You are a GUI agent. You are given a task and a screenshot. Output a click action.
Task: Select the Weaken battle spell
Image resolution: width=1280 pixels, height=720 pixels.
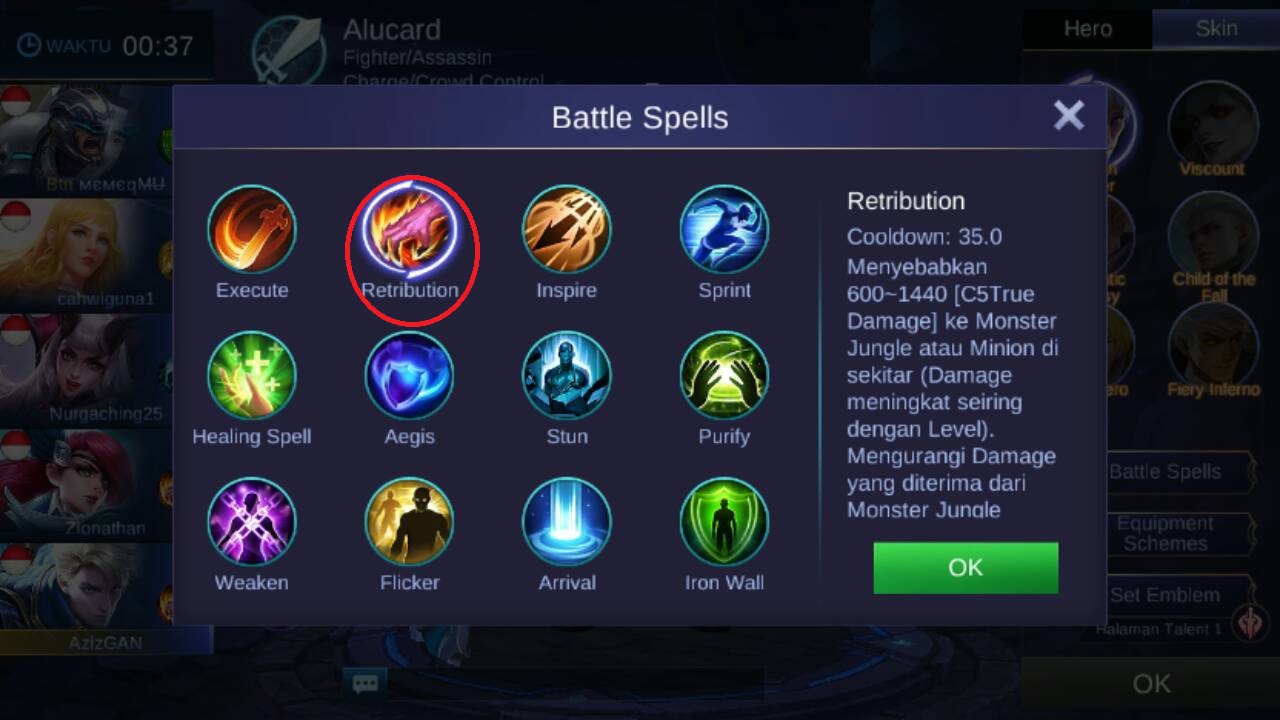coord(252,522)
